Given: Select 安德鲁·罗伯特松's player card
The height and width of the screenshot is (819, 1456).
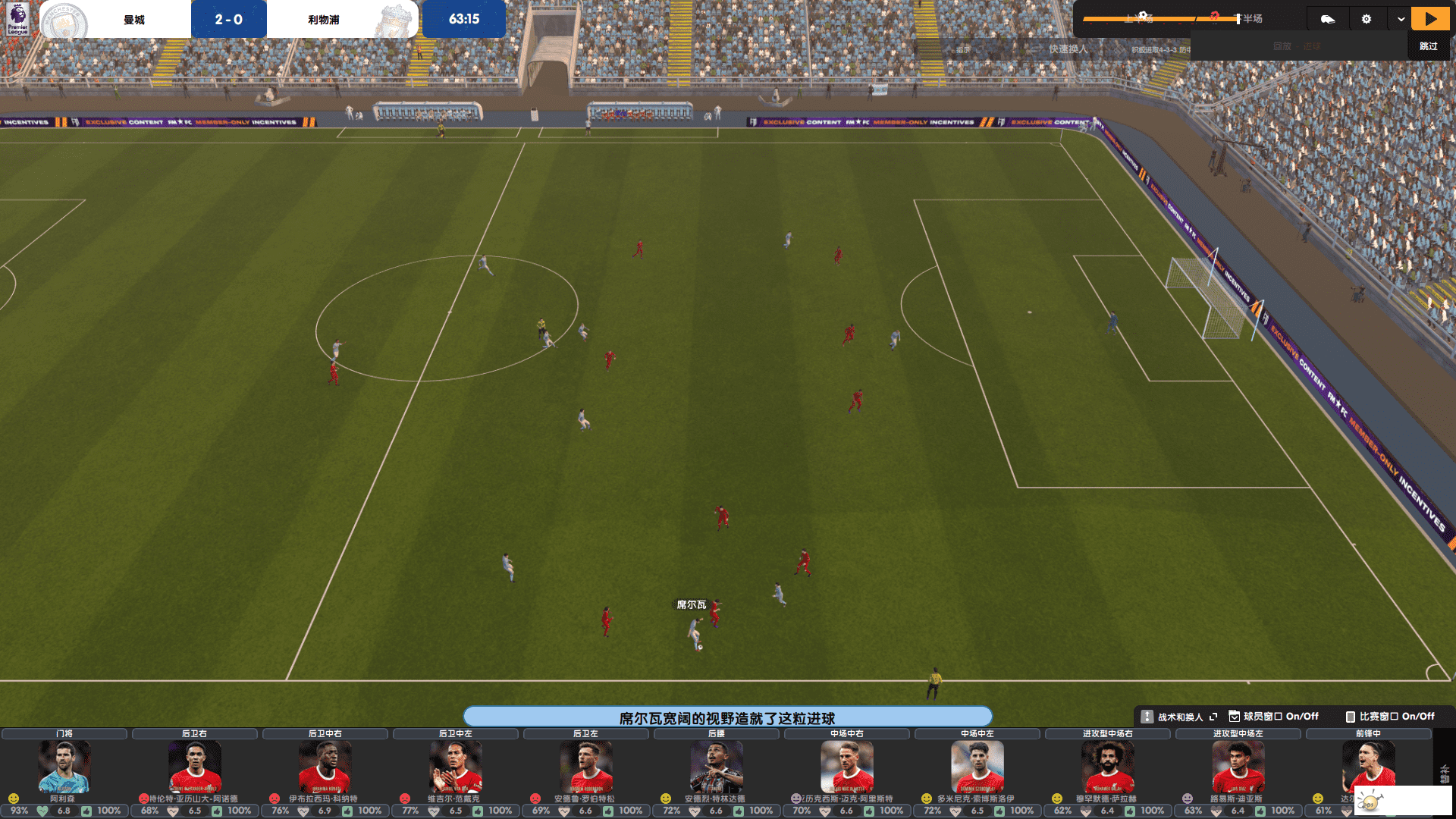Looking at the screenshot, I should point(585,767).
